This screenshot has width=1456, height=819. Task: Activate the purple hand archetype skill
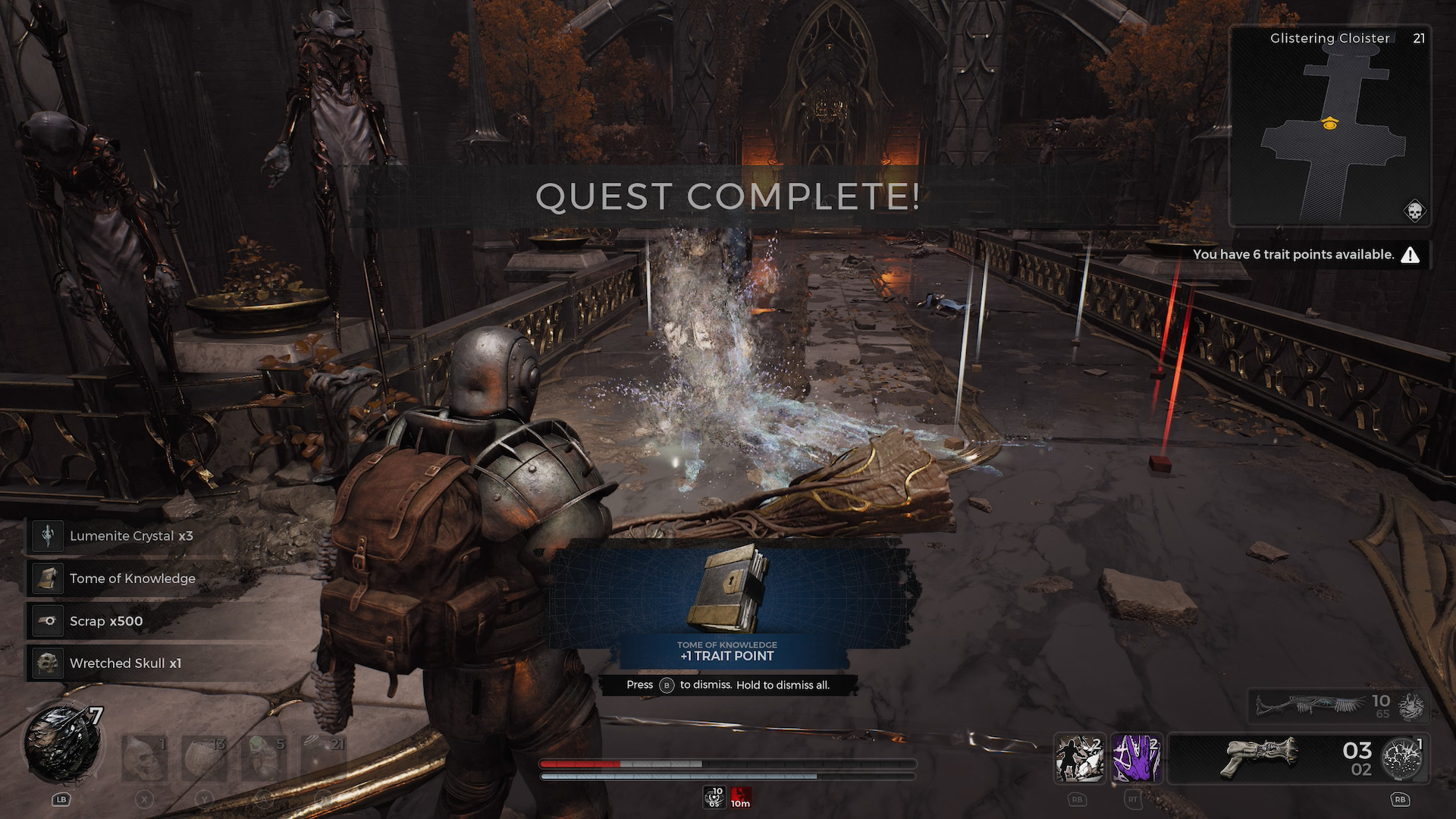point(1136,758)
